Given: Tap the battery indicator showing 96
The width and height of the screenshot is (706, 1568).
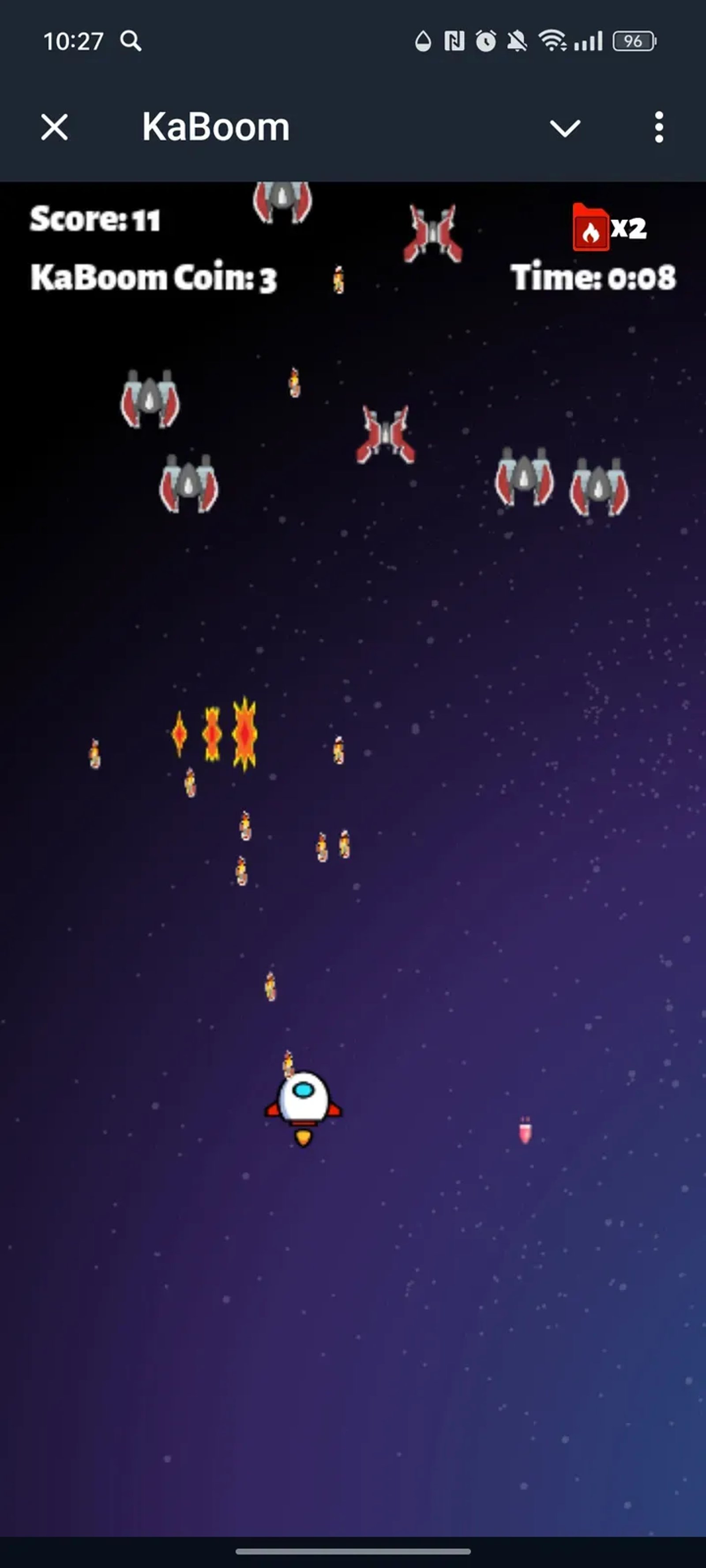Looking at the screenshot, I should click(634, 40).
